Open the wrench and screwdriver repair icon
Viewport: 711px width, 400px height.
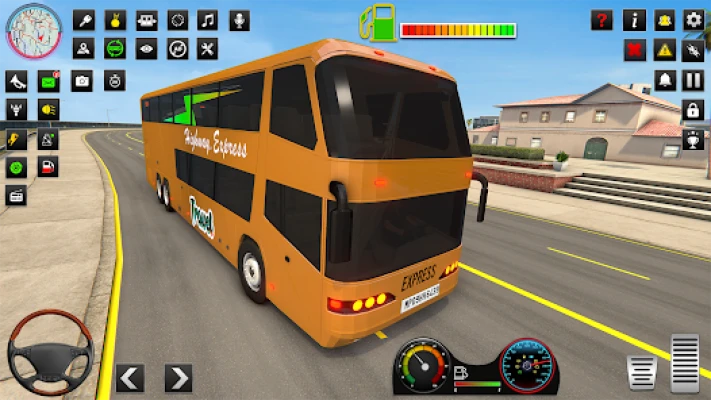207,49
